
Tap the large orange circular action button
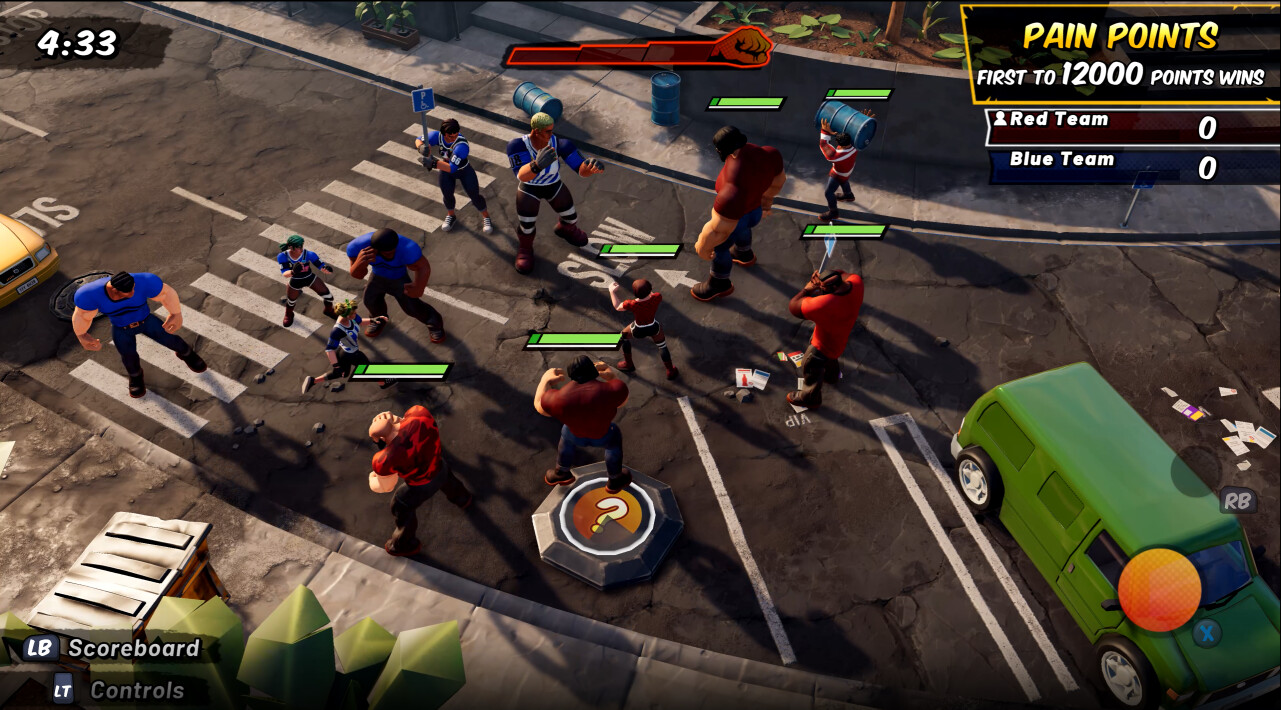coord(1159,589)
